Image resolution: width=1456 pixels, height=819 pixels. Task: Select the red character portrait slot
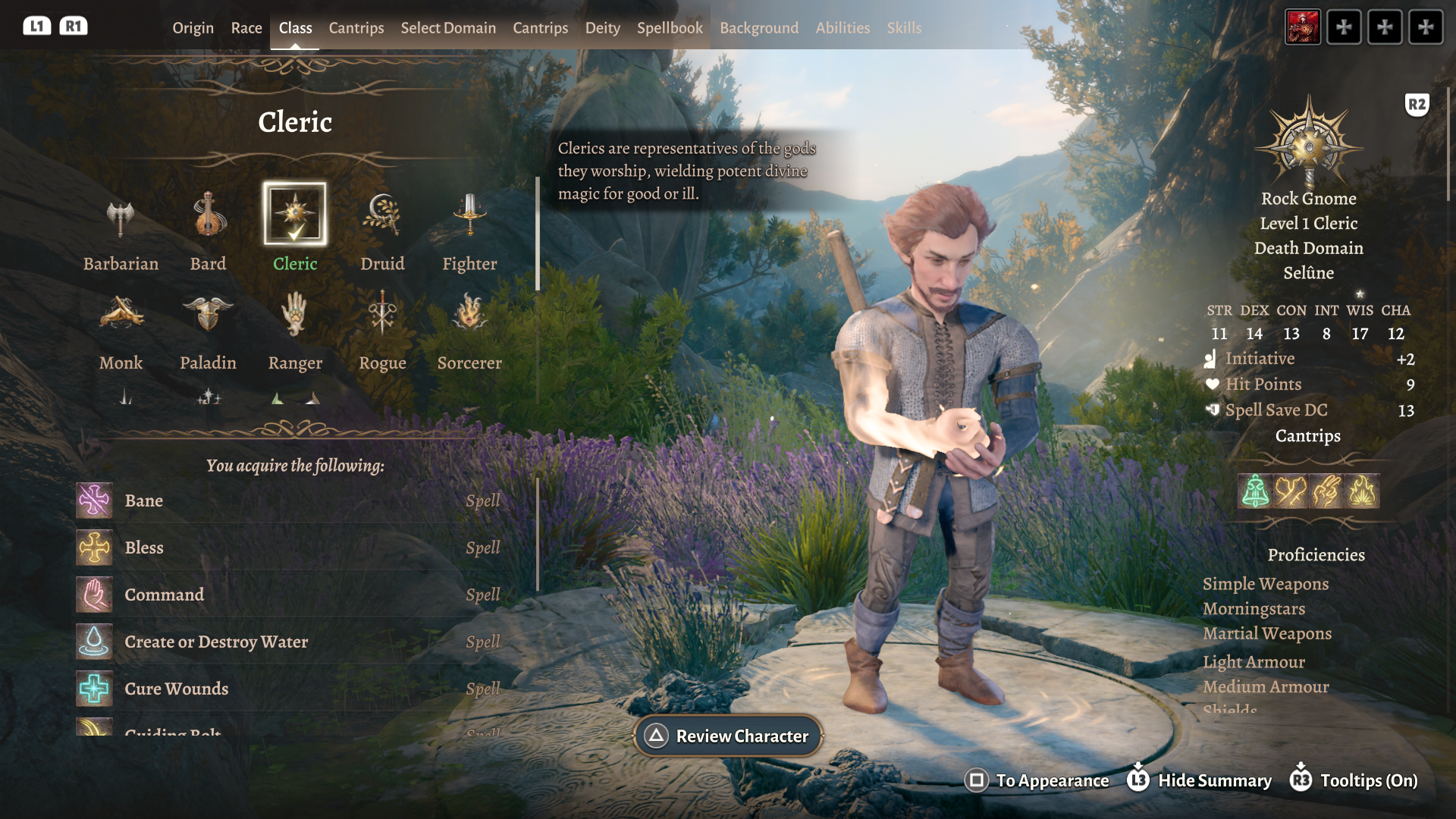tap(1303, 27)
